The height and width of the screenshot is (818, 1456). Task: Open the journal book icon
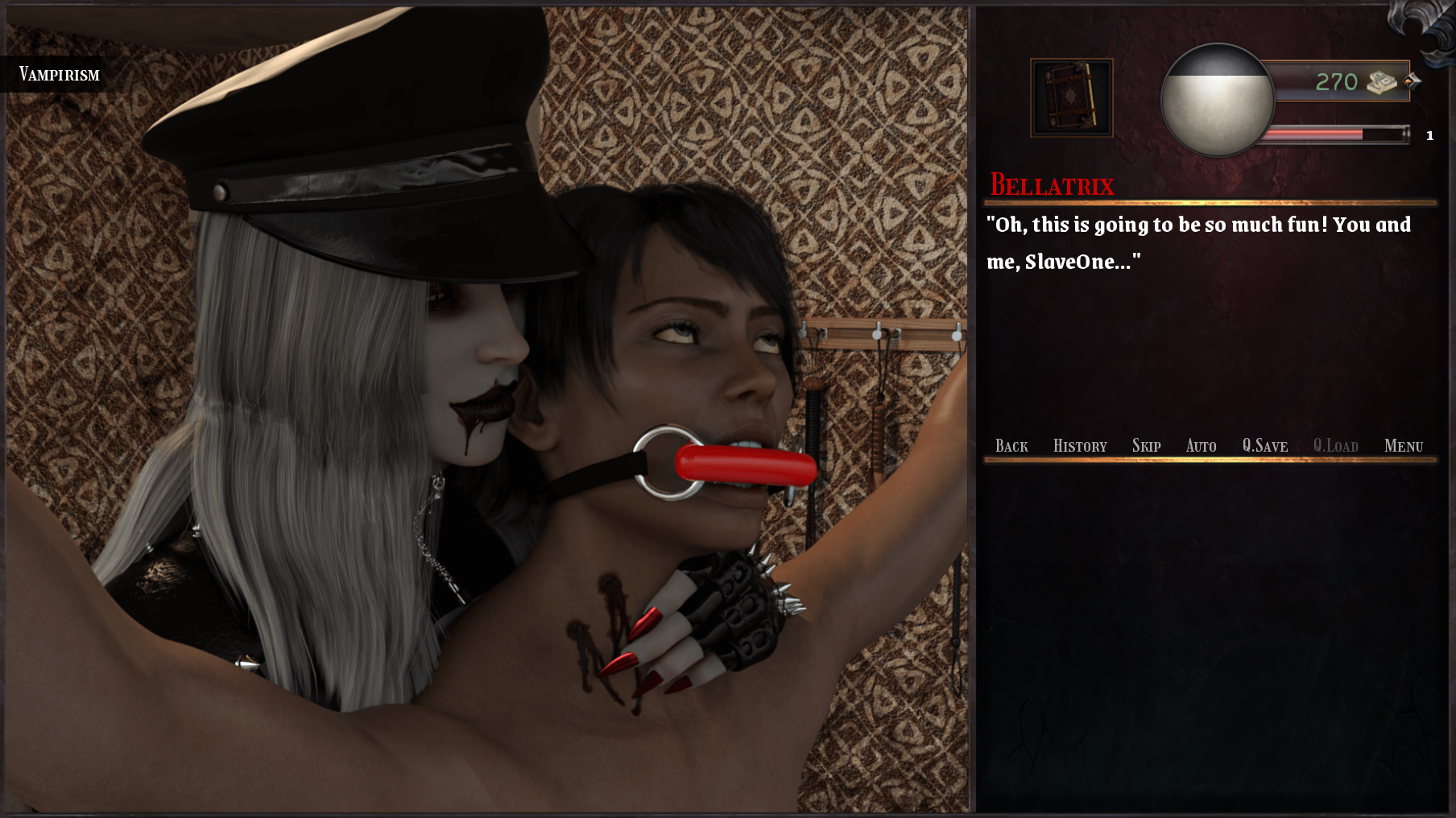pyautogui.click(x=1072, y=97)
